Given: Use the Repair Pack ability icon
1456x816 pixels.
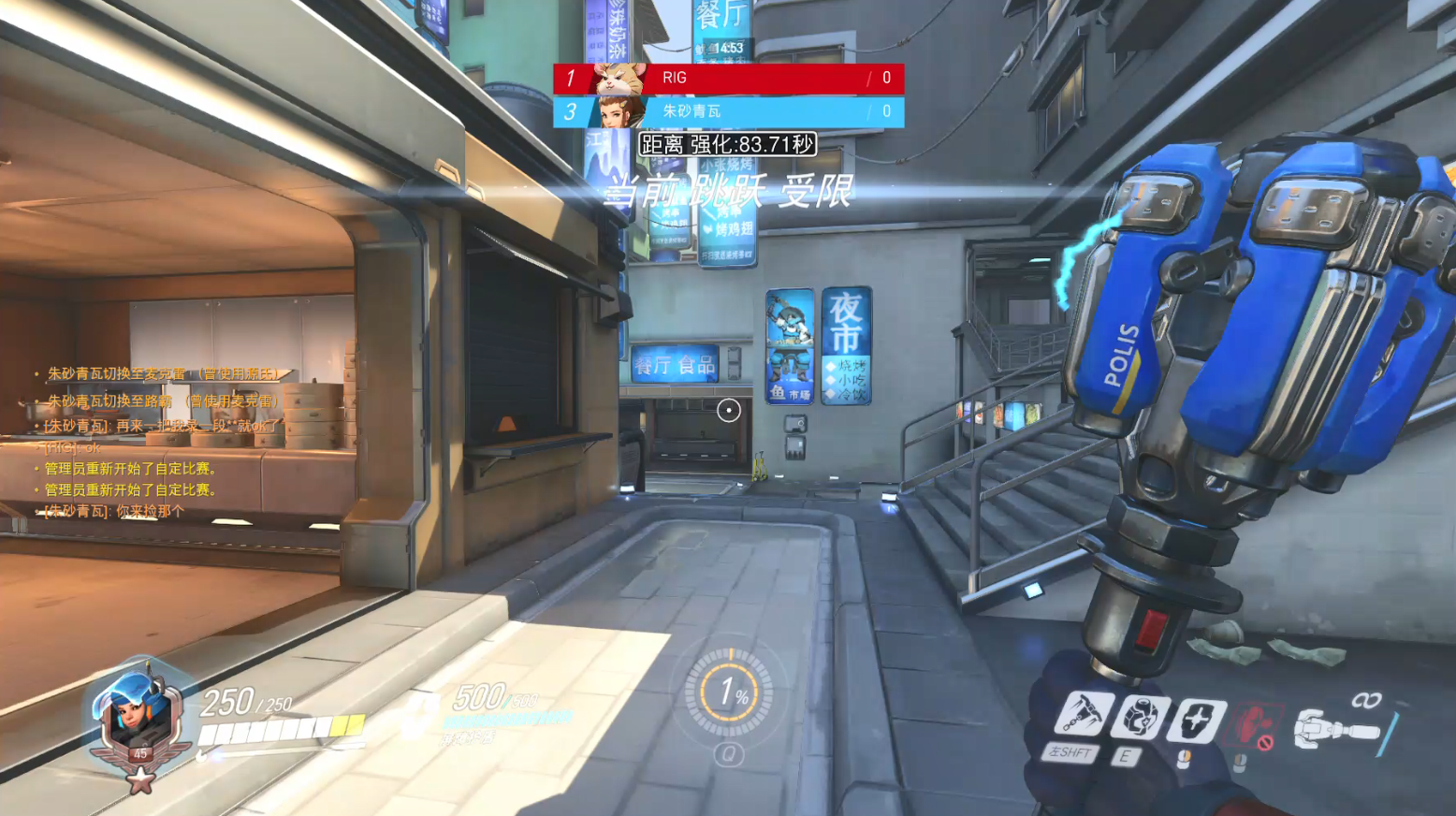Looking at the screenshot, I should (x=1140, y=719).
